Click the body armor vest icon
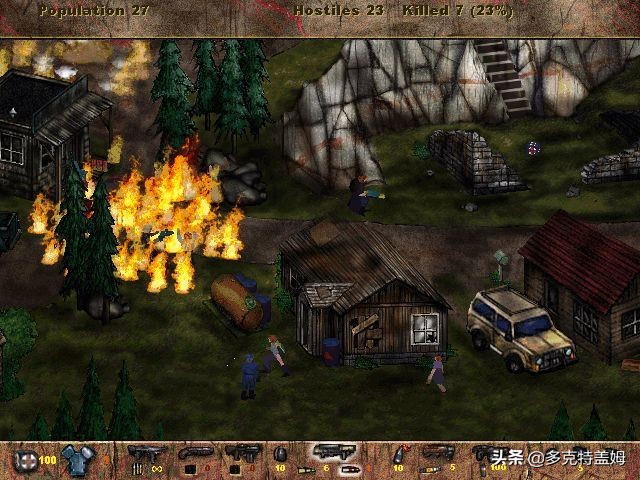 coord(75,459)
